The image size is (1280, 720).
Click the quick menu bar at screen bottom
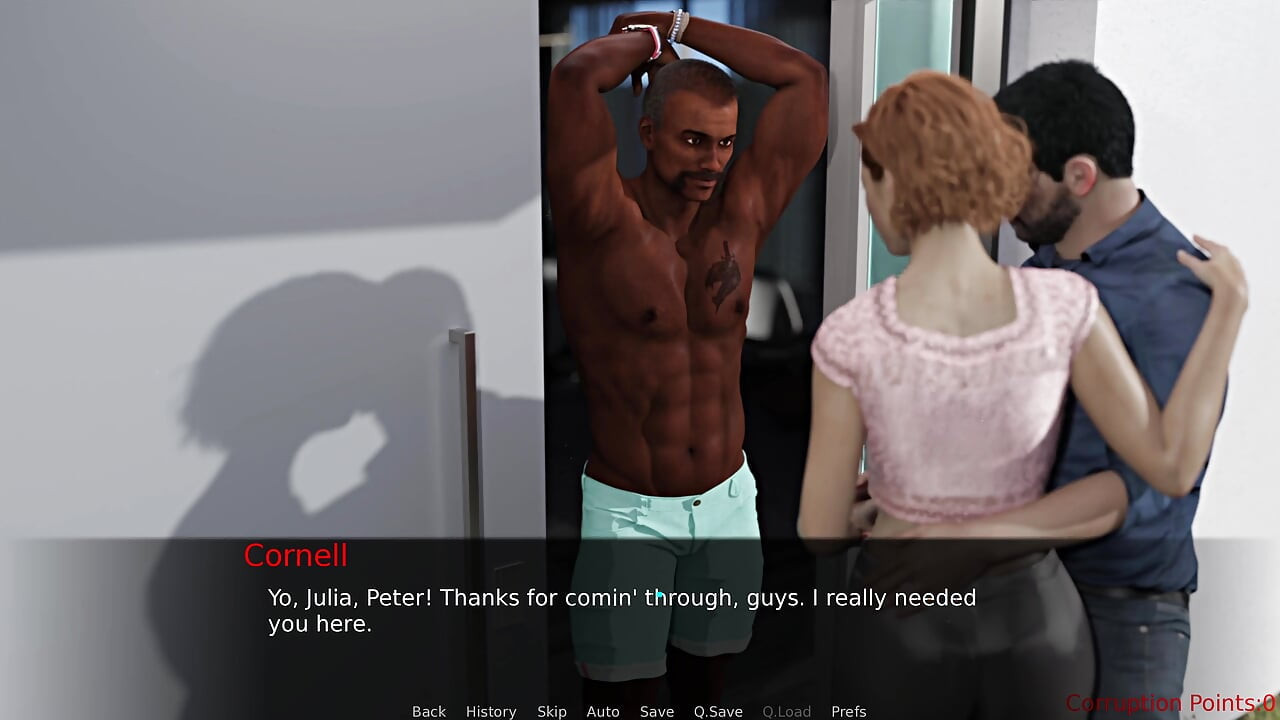pyautogui.click(x=640, y=711)
